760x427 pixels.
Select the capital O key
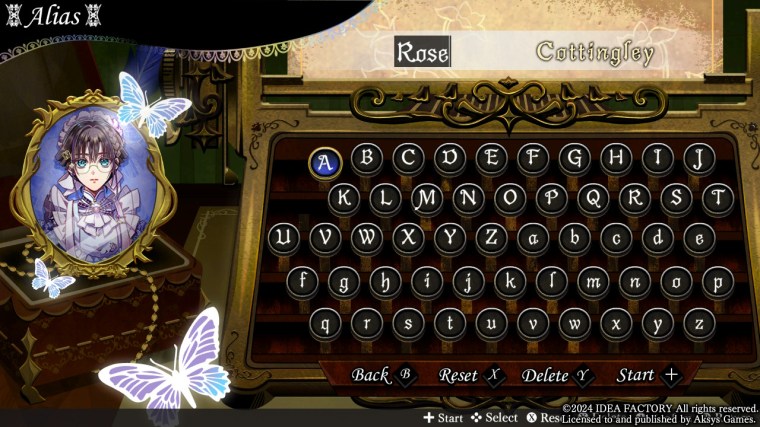pos(509,198)
